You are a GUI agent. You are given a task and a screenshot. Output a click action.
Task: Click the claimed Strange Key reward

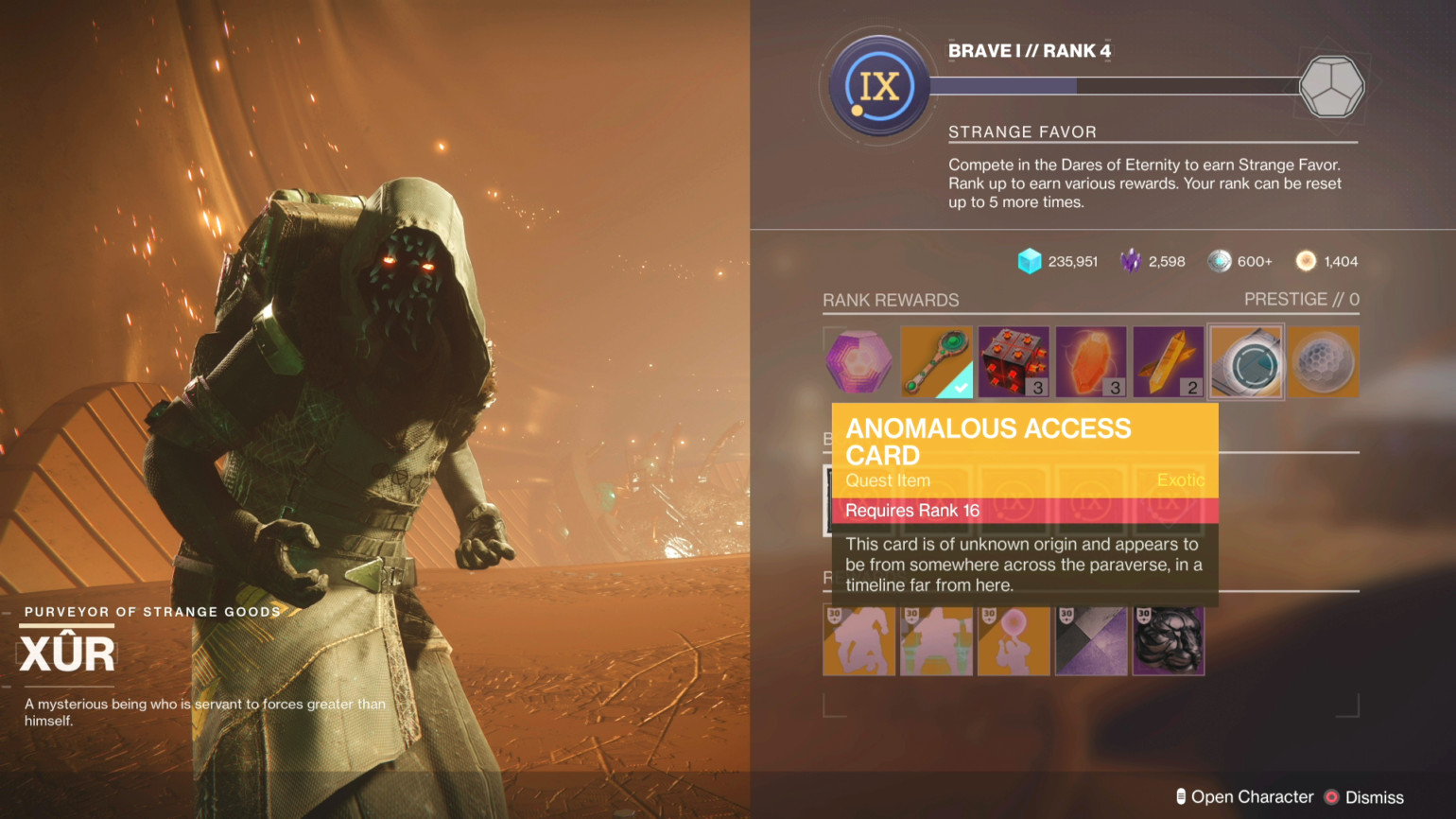pyautogui.click(x=936, y=362)
